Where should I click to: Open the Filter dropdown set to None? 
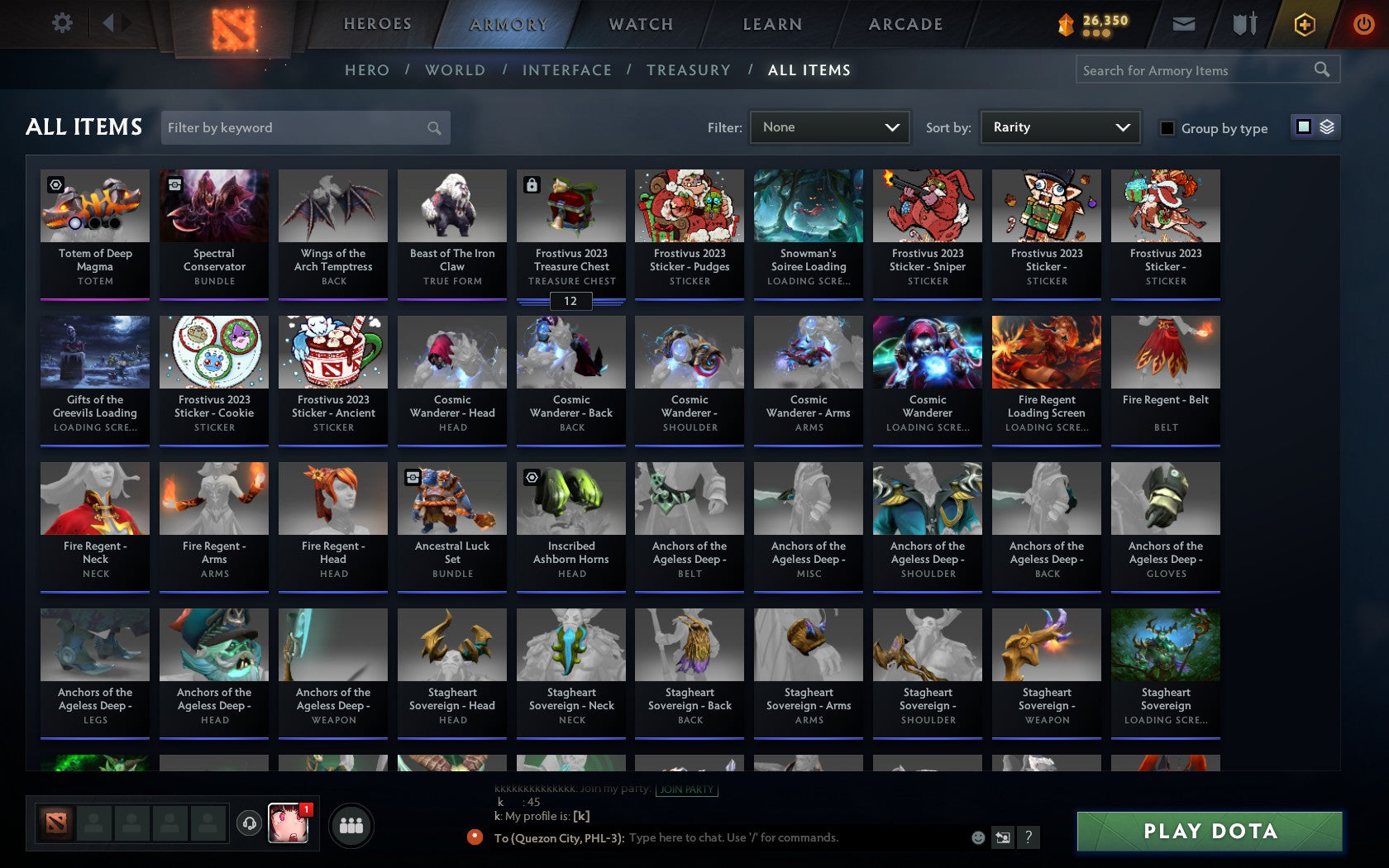pyautogui.click(x=828, y=127)
